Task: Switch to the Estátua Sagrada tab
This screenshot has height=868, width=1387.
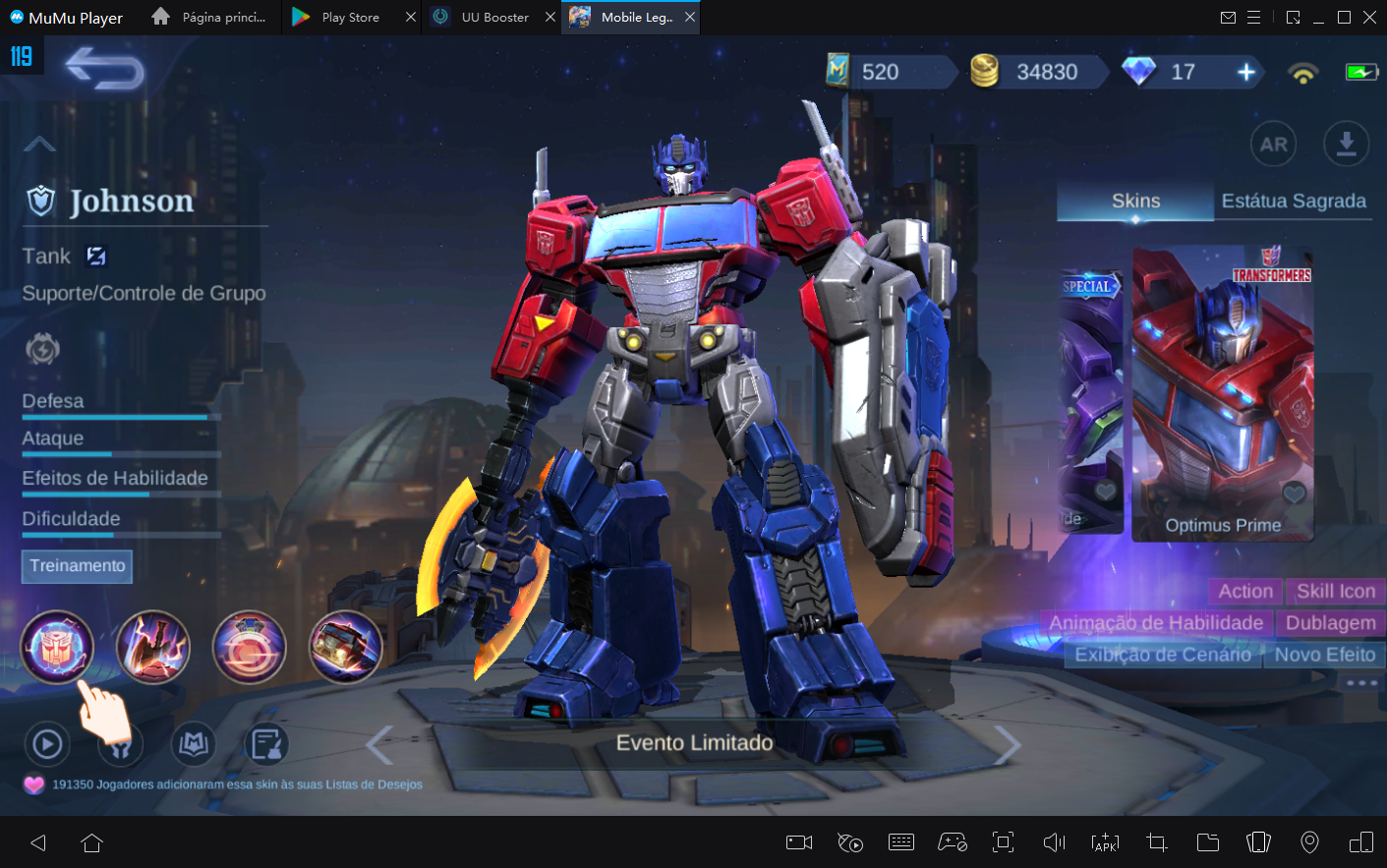Action: point(1294,201)
